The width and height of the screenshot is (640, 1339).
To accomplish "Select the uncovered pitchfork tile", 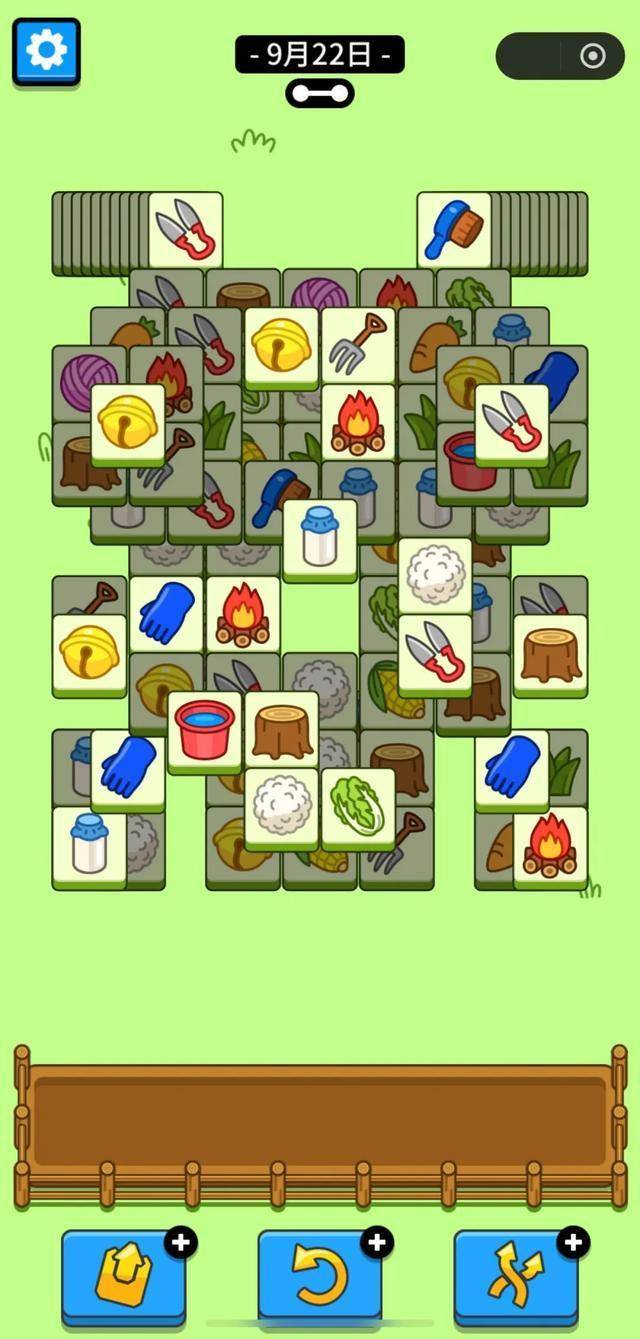I will tap(358, 343).
